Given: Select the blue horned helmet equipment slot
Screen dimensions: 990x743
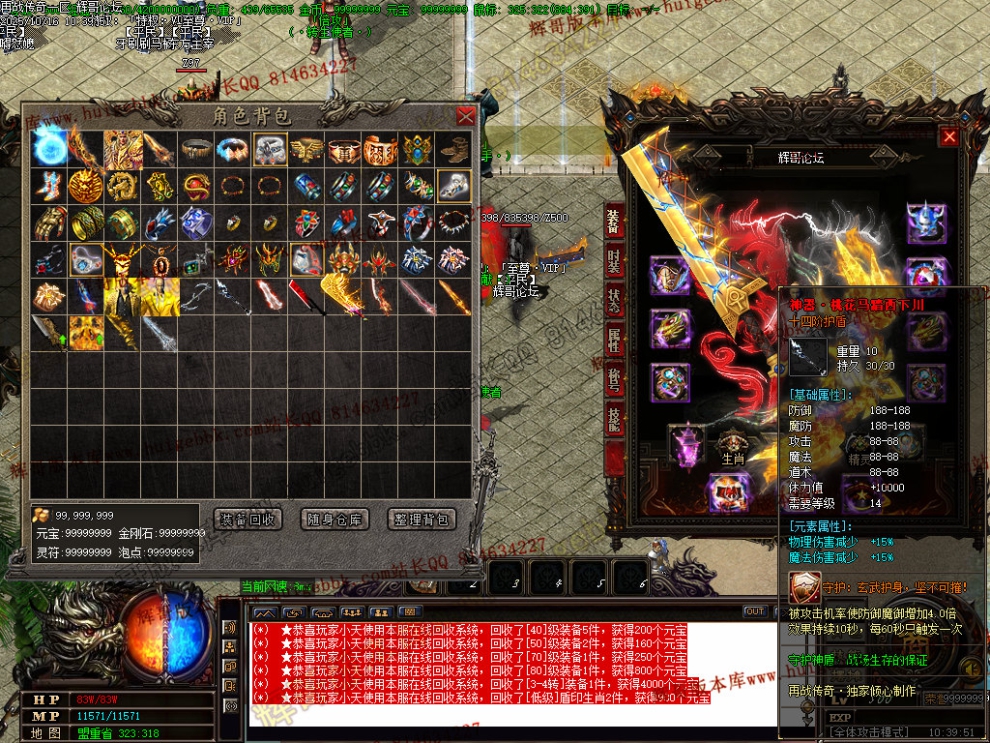Looking at the screenshot, I should (x=925, y=220).
